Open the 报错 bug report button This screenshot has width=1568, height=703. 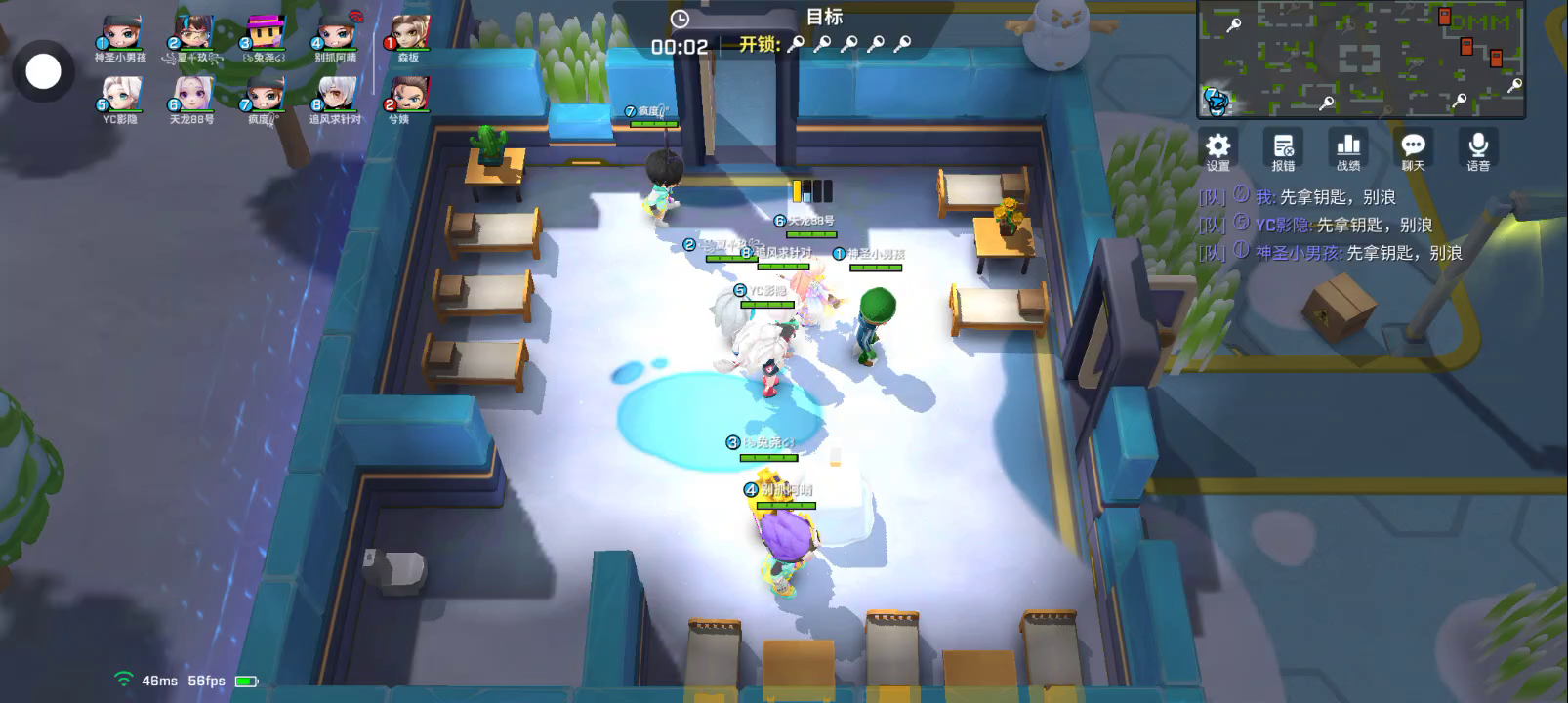point(1283,150)
